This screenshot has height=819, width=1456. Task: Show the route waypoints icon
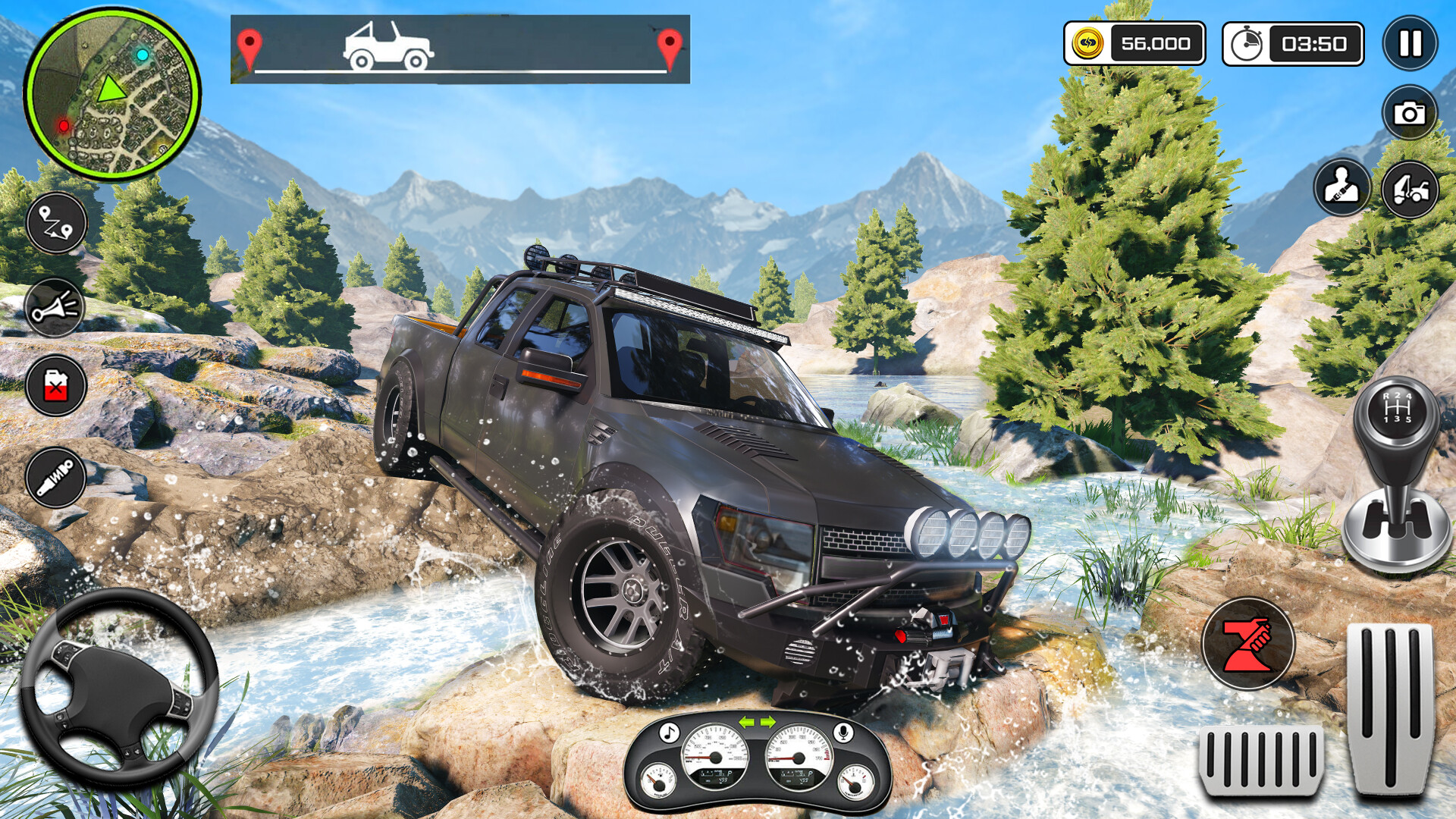tap(56, 223)
